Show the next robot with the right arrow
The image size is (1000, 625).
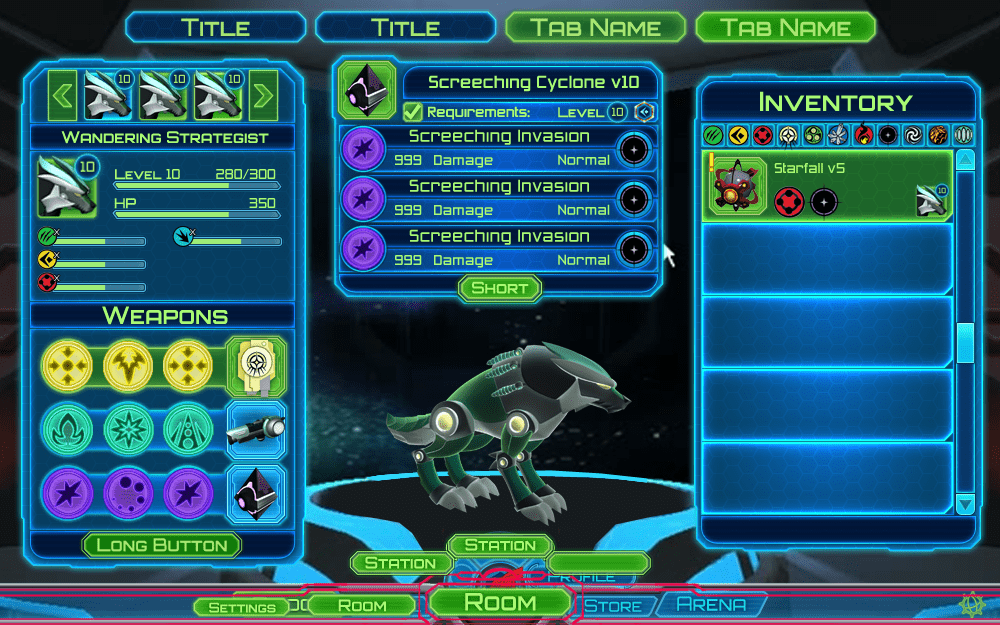(x=263, y=96)
